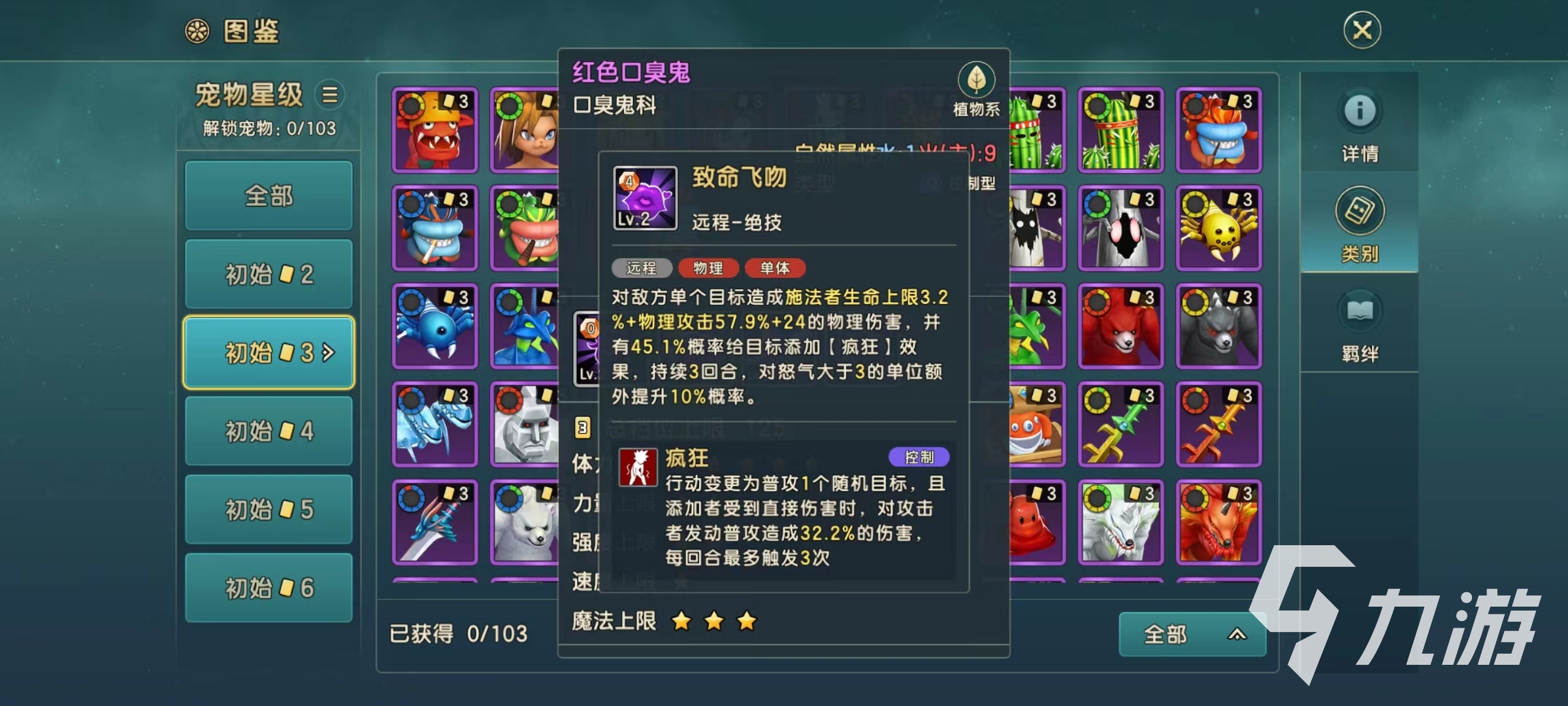The width and height of the screenshot is (1568, 706).
Task: Open the 宠物星级 list menu icon
Action: tap(330, 95)
